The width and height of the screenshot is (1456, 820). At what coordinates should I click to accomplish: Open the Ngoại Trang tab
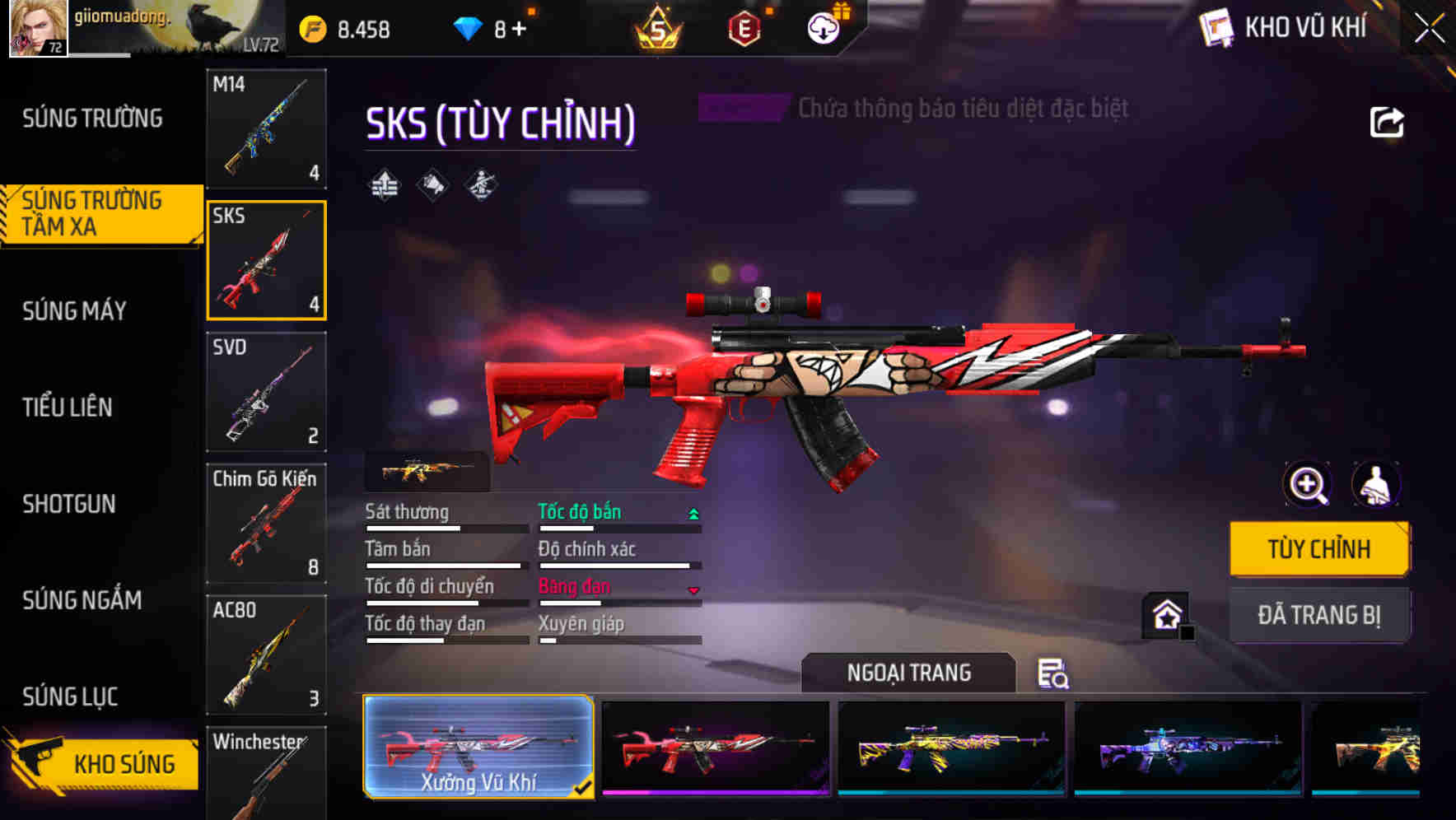pos(908,672)
